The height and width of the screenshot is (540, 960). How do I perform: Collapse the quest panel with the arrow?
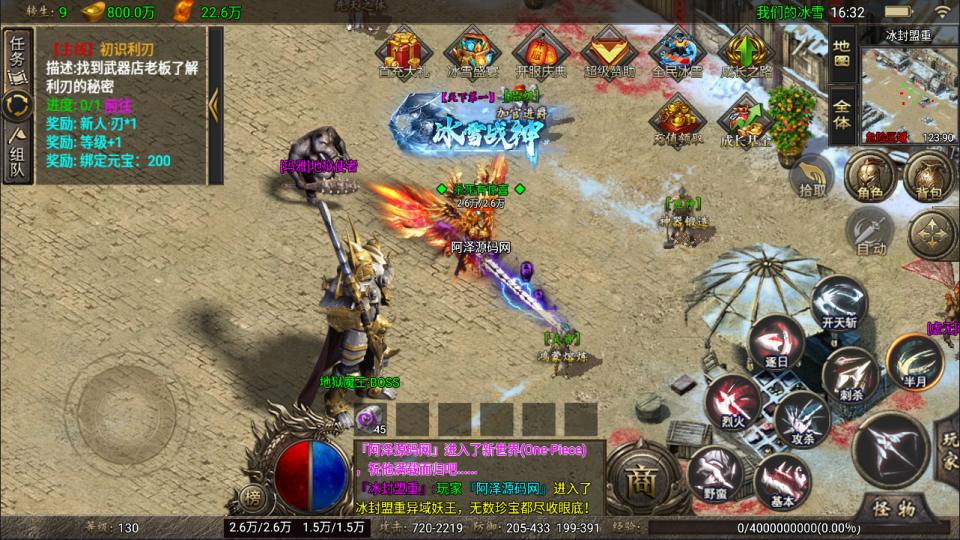[x=213, y=104]
